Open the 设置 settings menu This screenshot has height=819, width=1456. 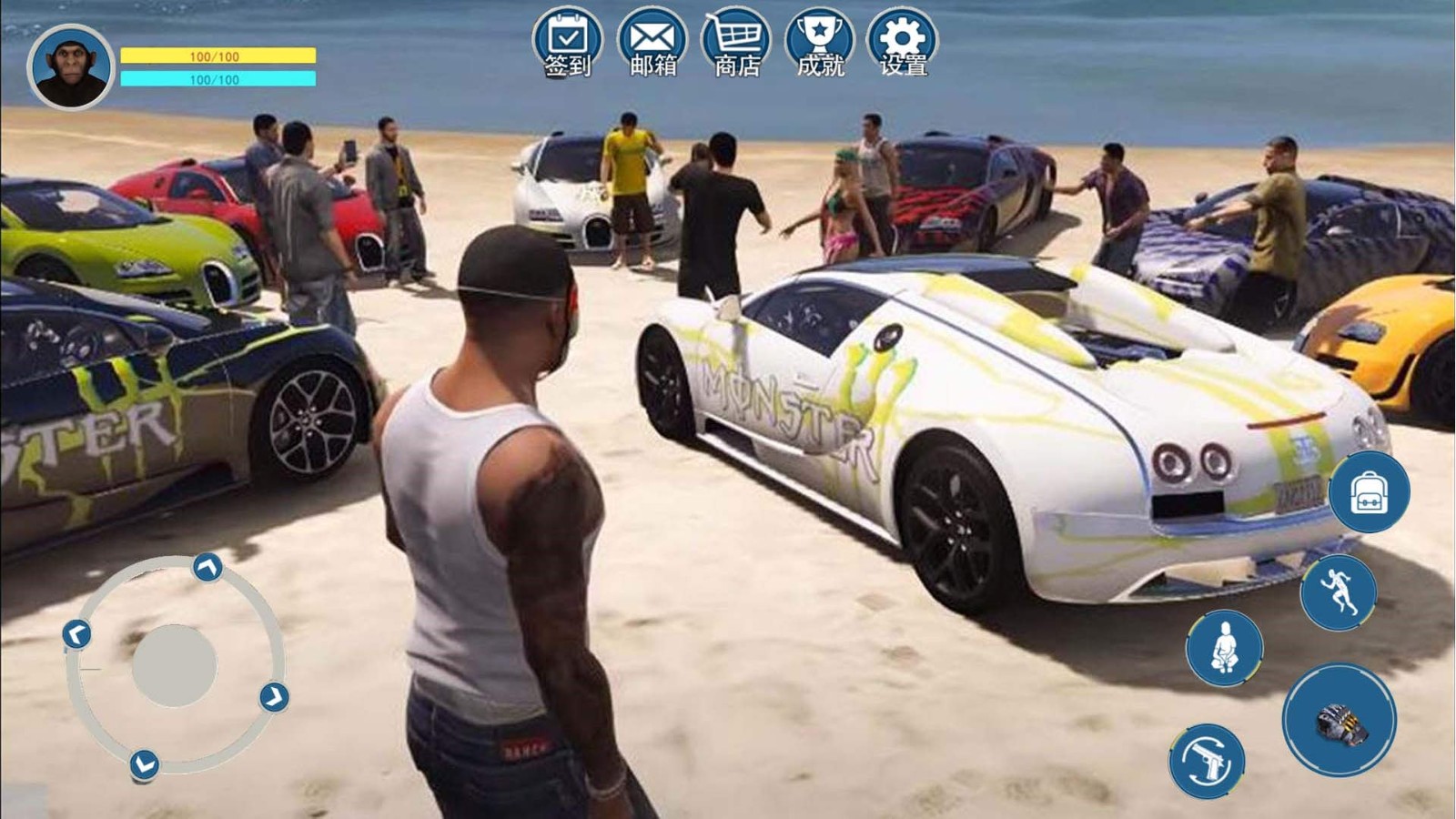[x=903, y=43]
